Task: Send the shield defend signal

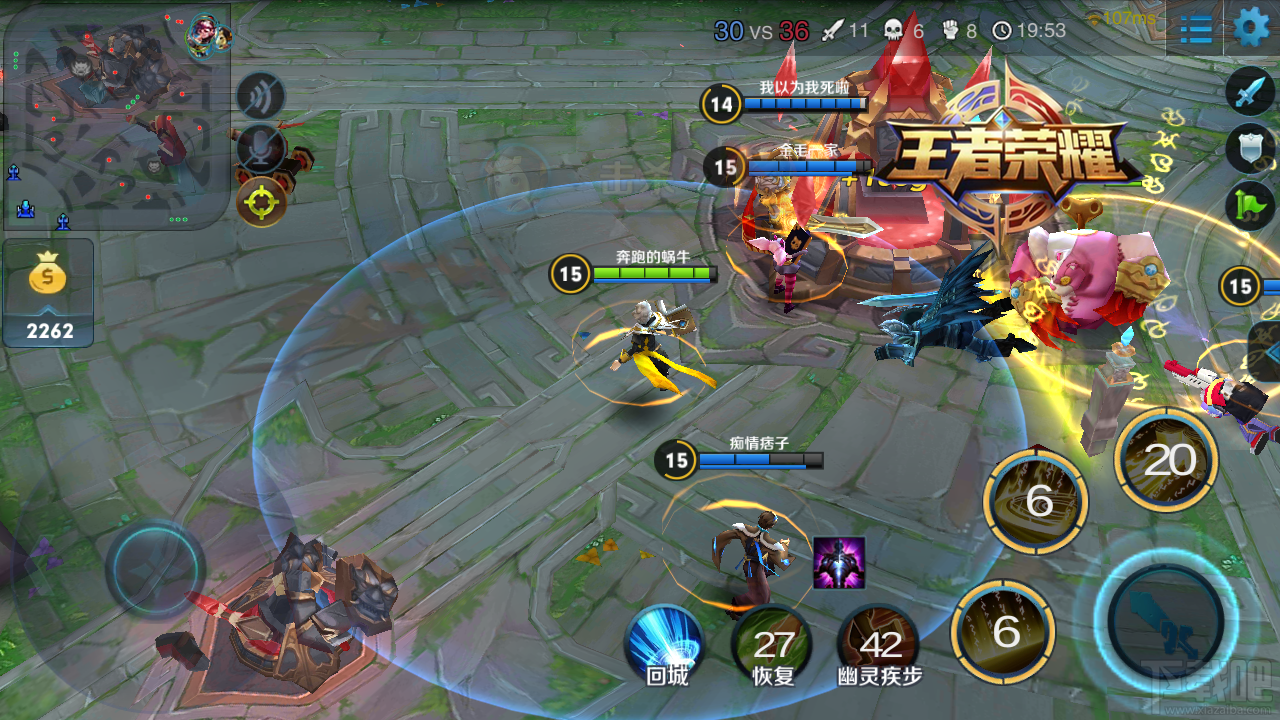Action: 1249,148
